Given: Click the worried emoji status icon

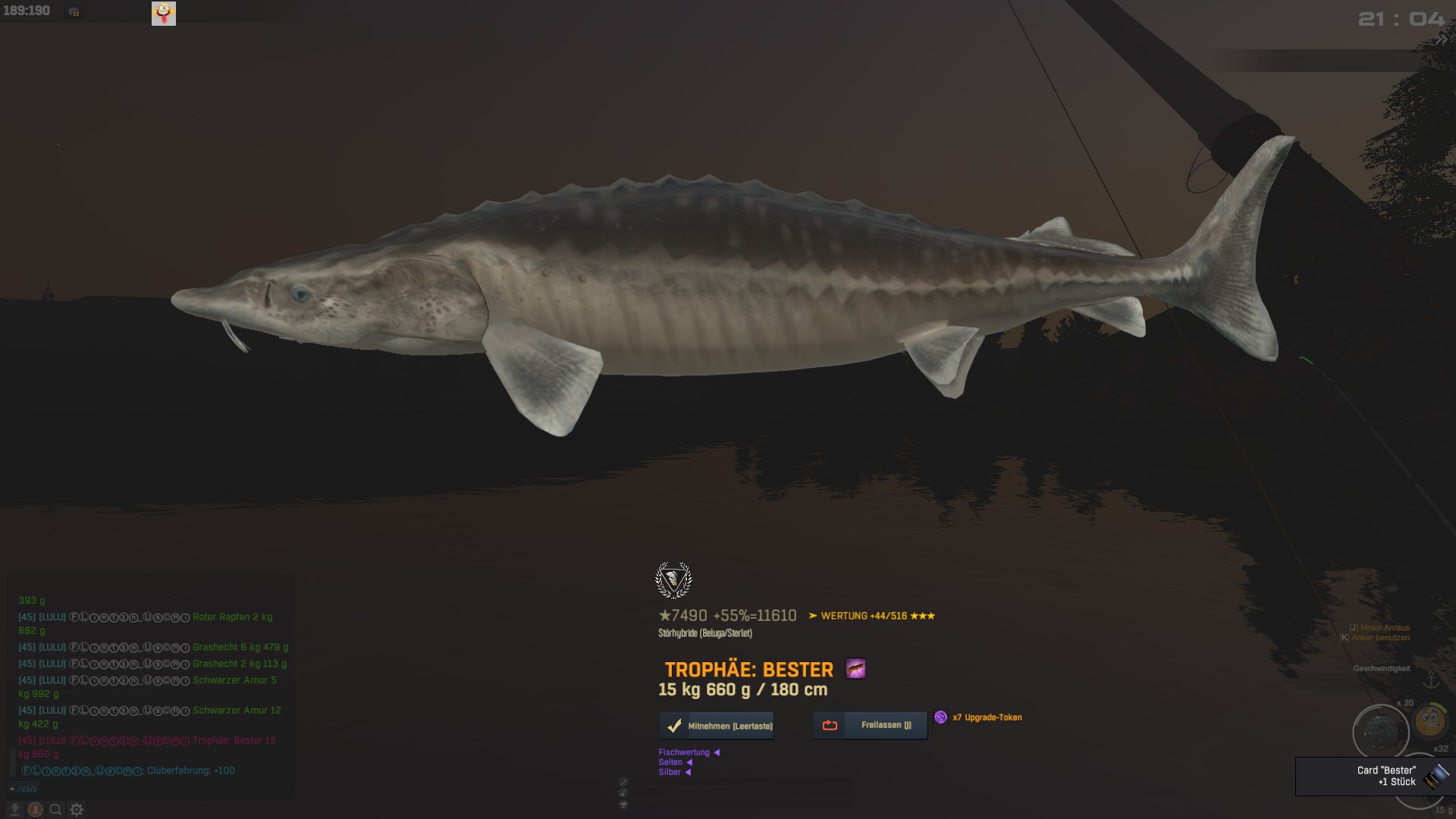Looking at the screenshot, I should click(x=1430, y=720).
